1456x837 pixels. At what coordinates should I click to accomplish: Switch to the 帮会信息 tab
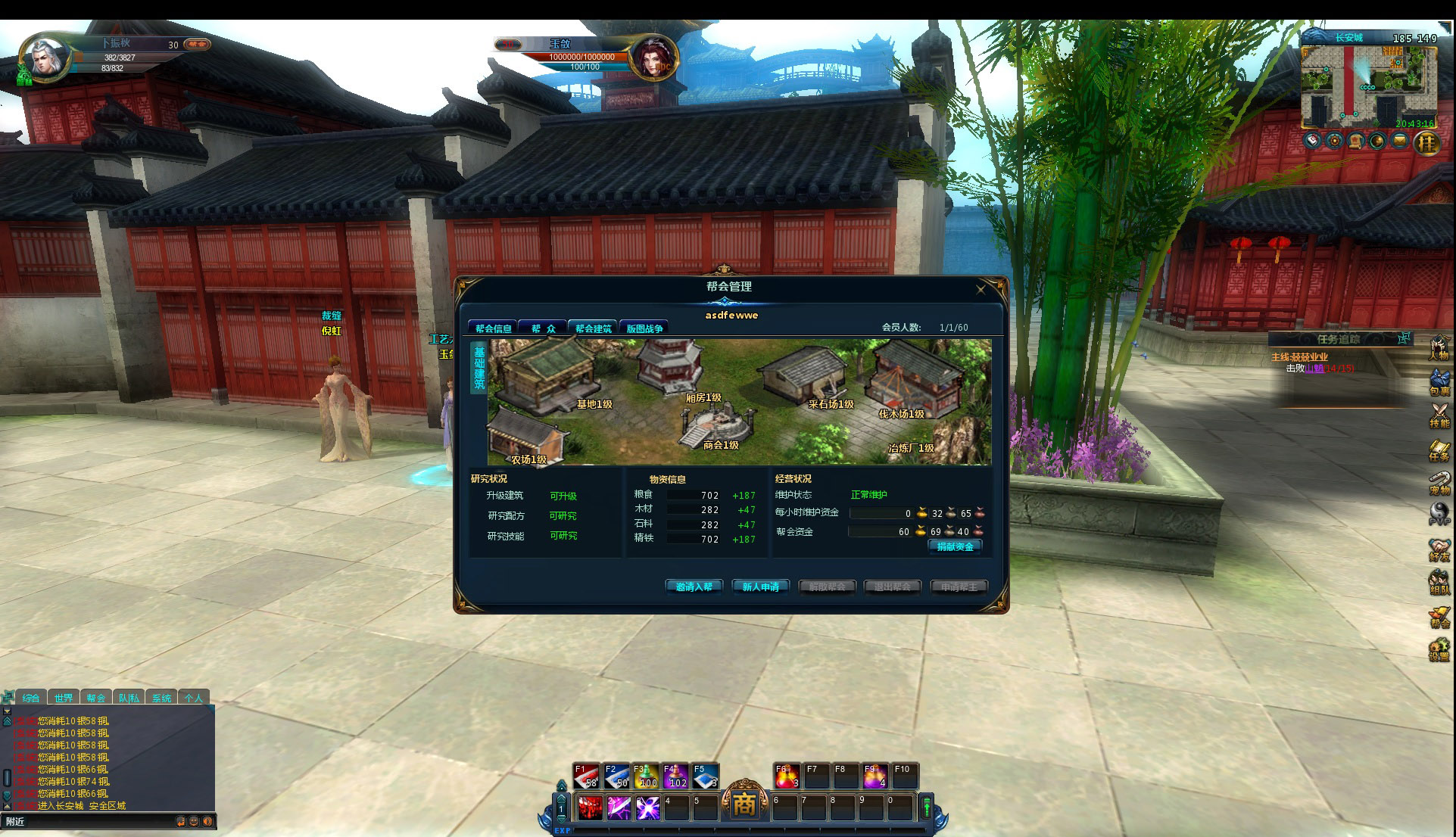[x=493, y=328]
